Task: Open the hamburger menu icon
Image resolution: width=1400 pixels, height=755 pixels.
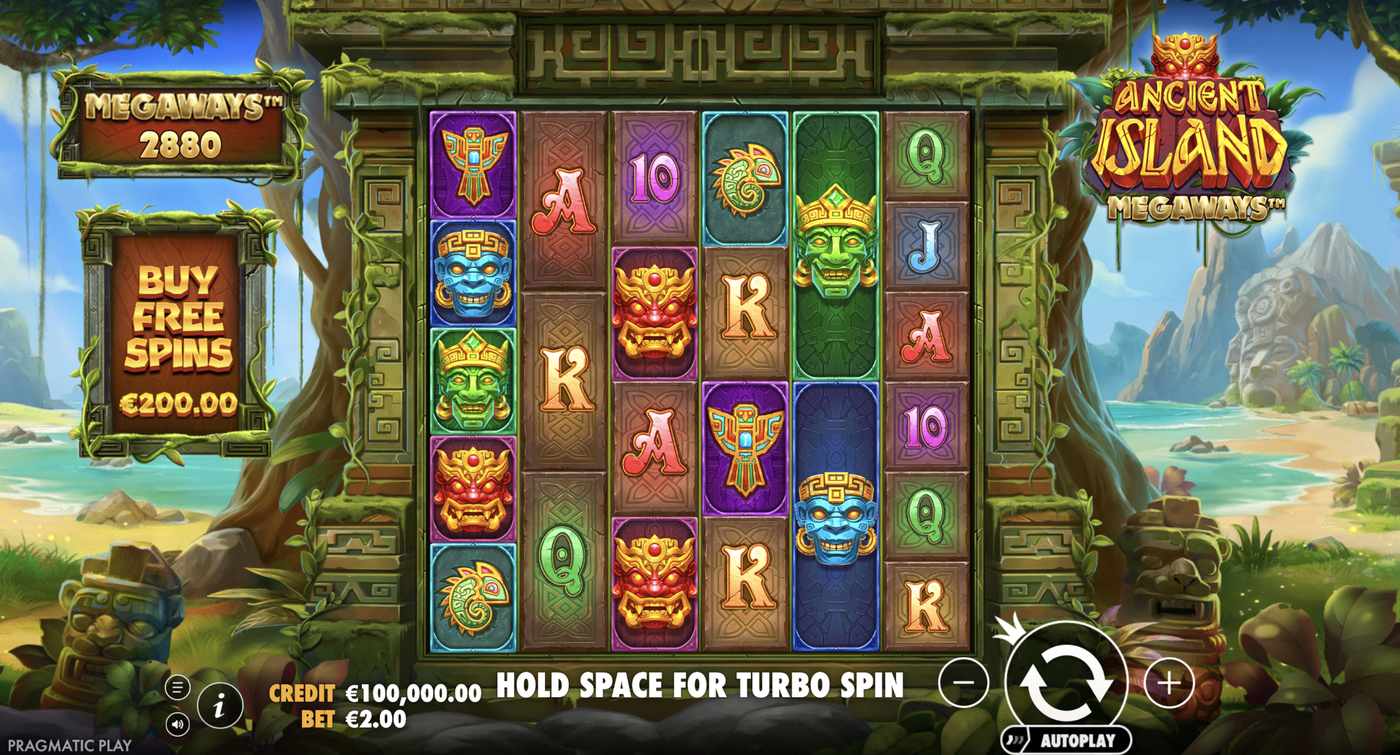Action: [178, 687]
